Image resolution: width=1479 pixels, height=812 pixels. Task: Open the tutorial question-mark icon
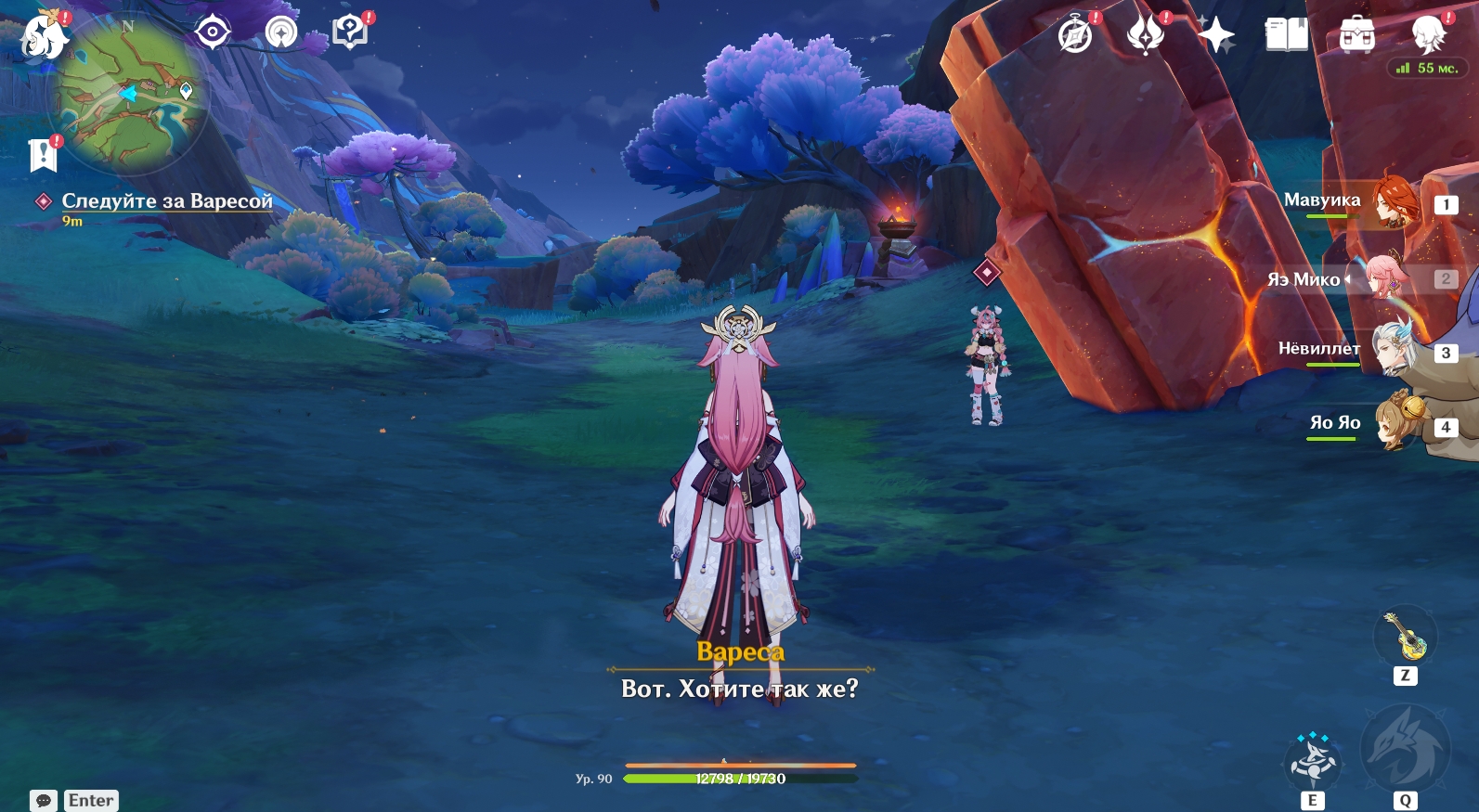350,32
